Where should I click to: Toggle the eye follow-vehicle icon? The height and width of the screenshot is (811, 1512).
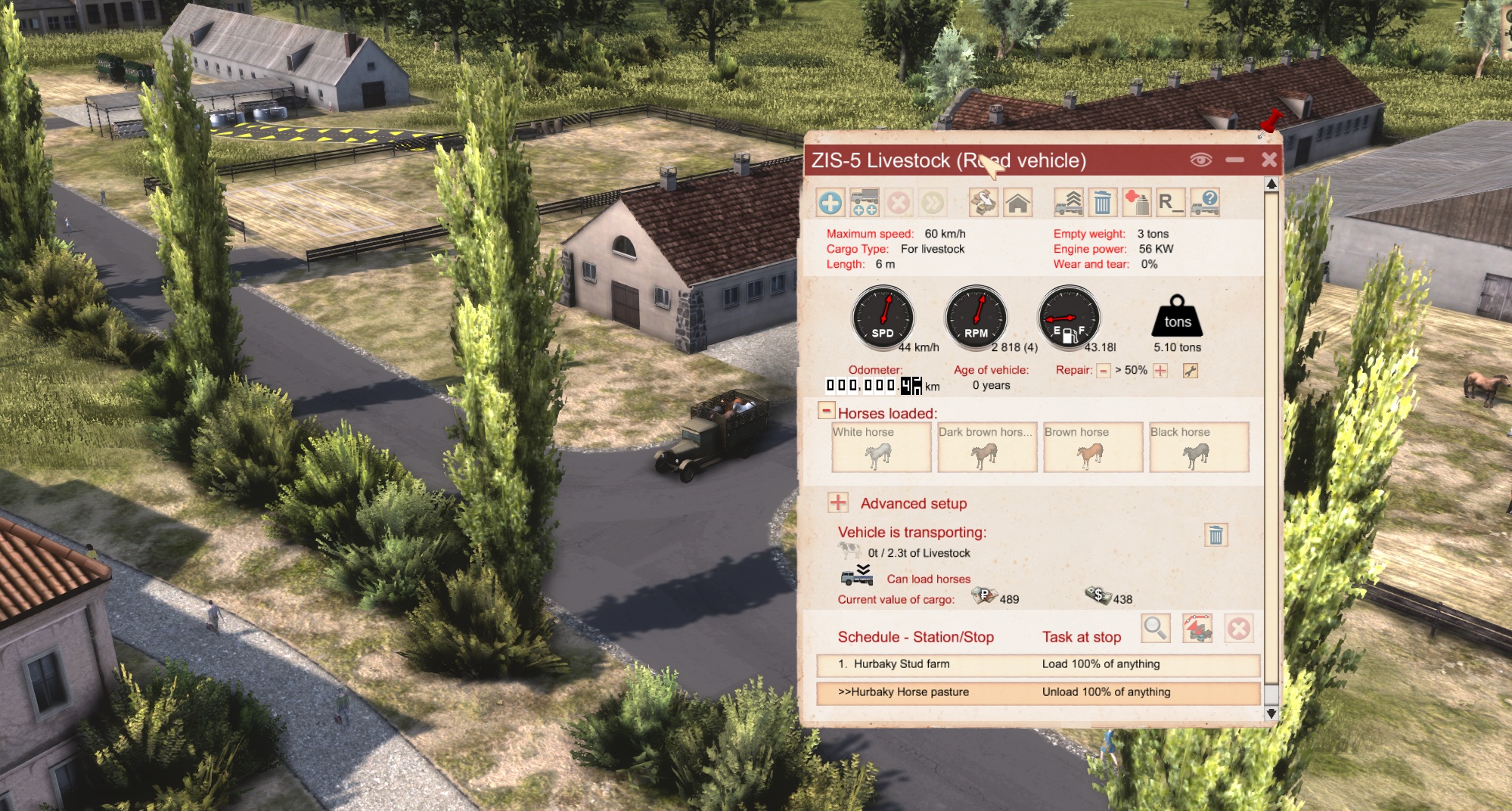click(x=1201, y=160)
